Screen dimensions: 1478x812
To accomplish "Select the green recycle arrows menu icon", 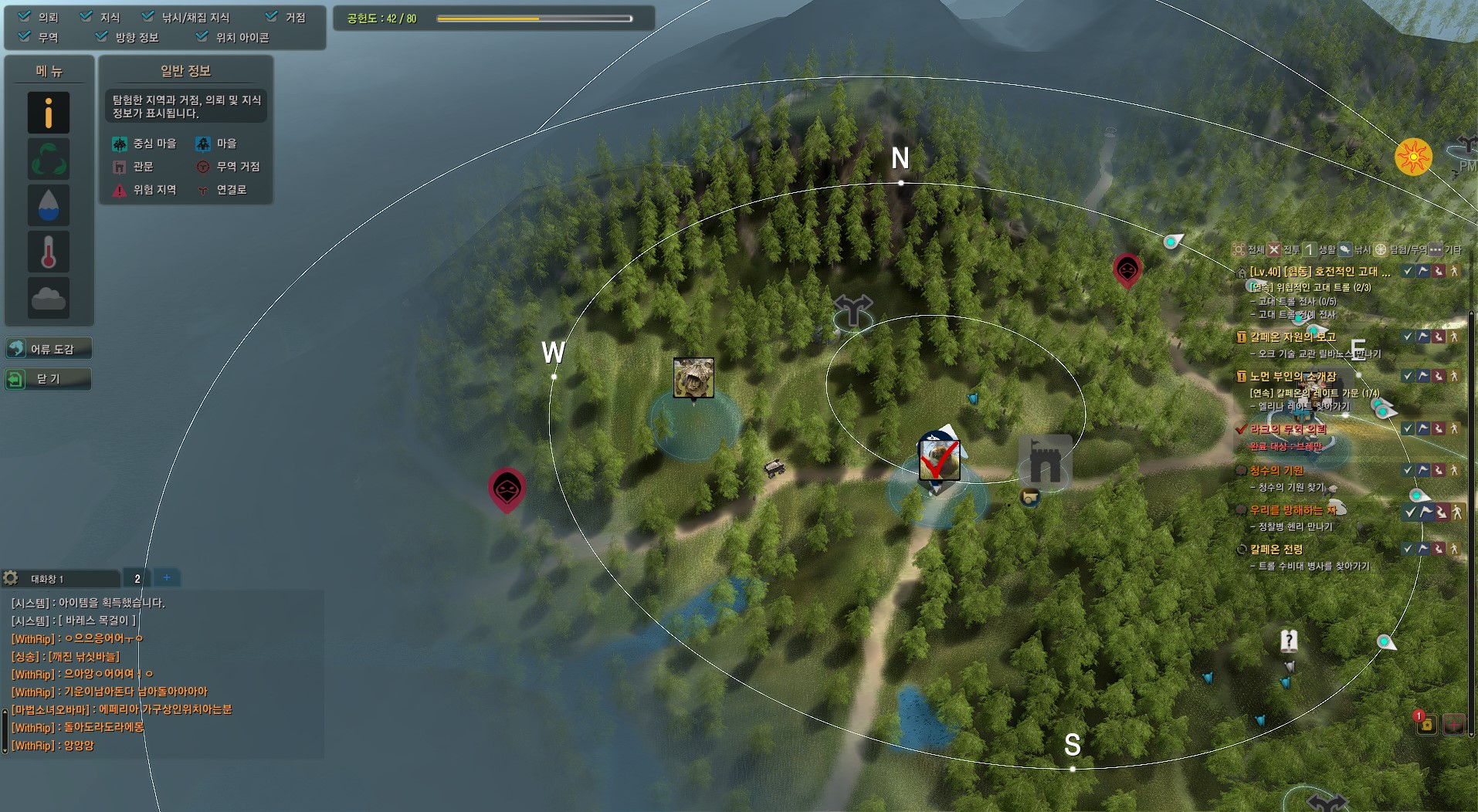I will pyautogui.click(x=49, y=159).
